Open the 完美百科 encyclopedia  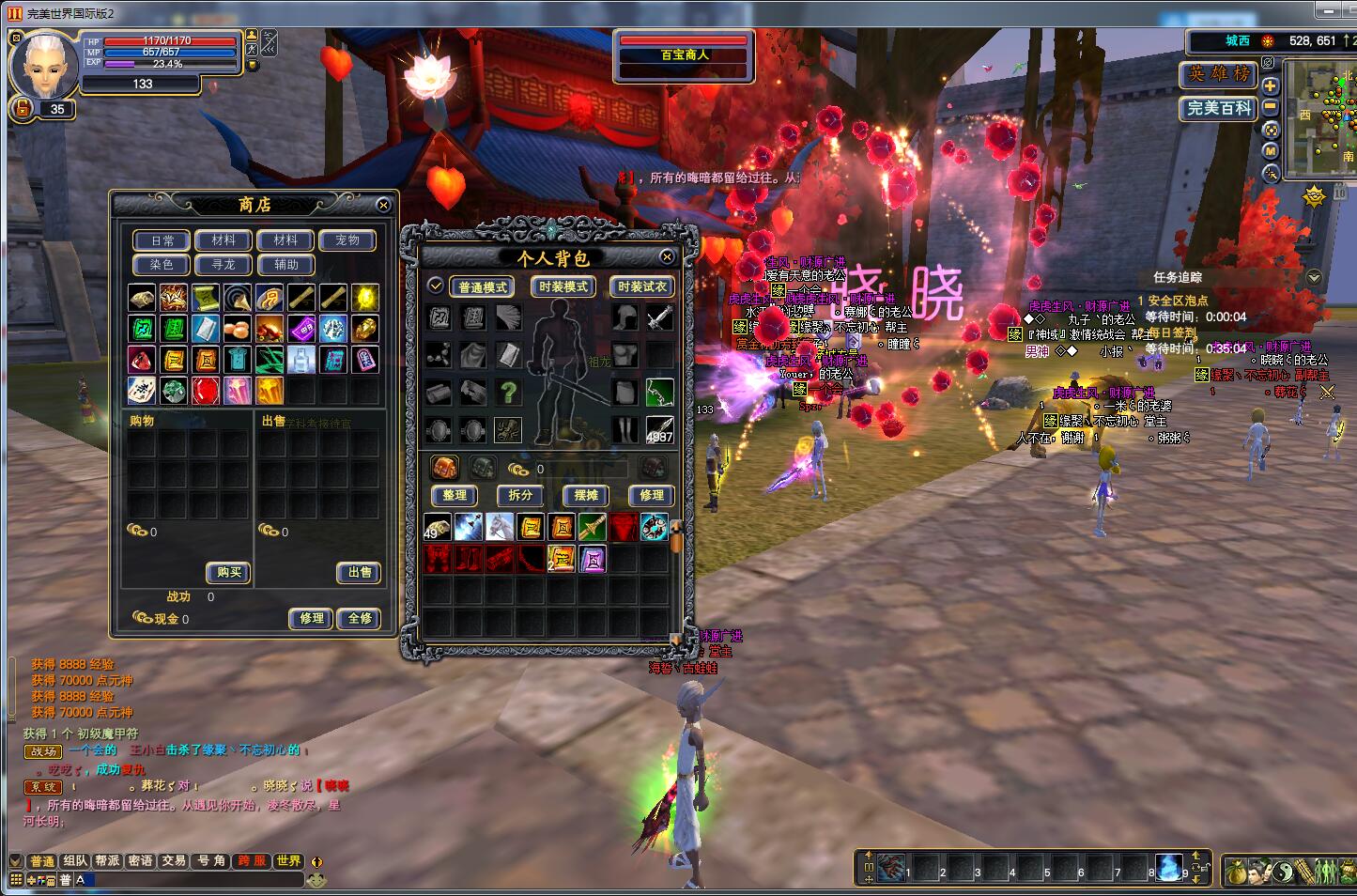pyautogui.click(x=1218, y=108)
